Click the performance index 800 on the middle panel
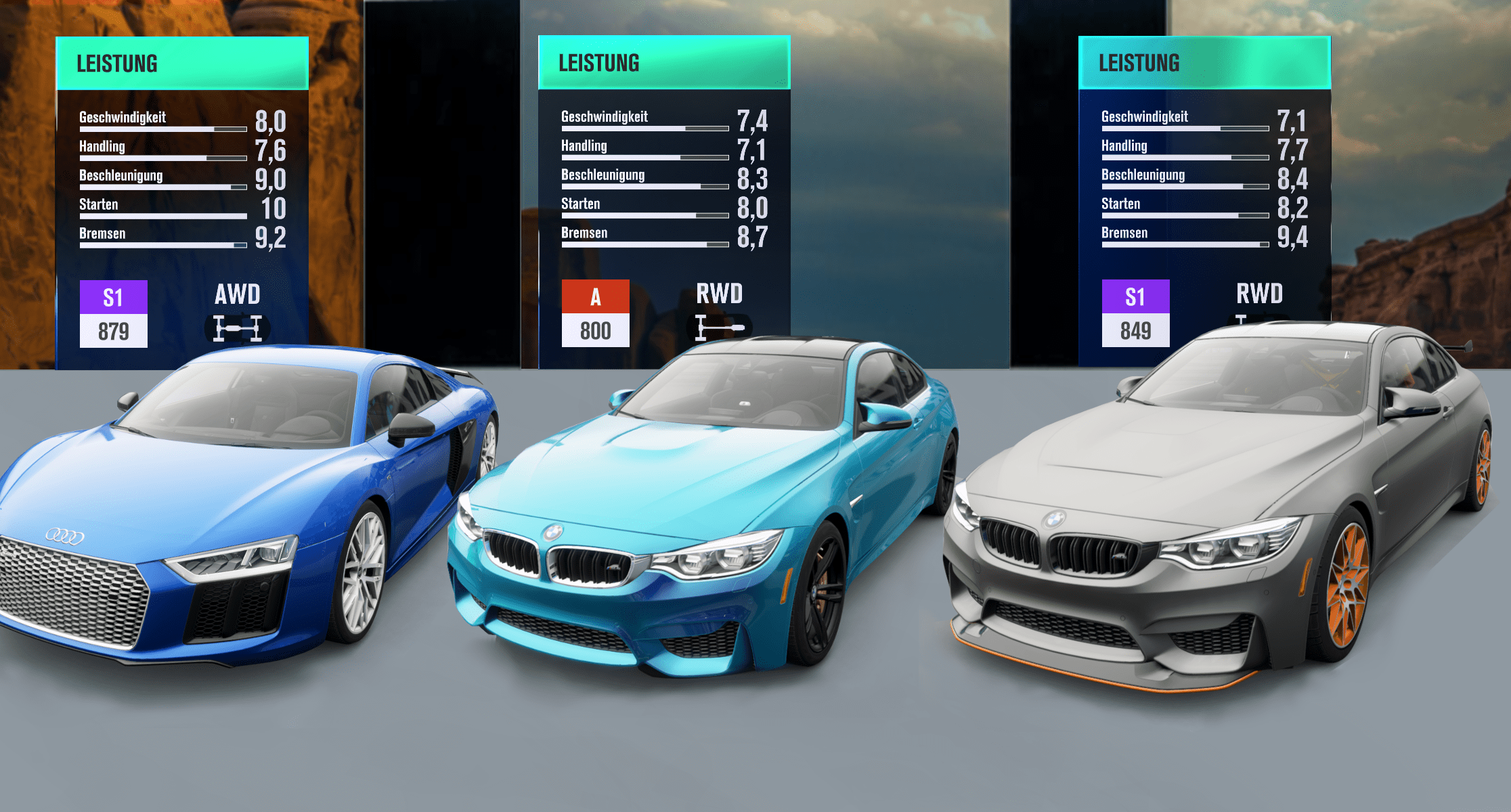Image resolution: width=1511 pixels, height=812 pixels. [x=594, y=331]
